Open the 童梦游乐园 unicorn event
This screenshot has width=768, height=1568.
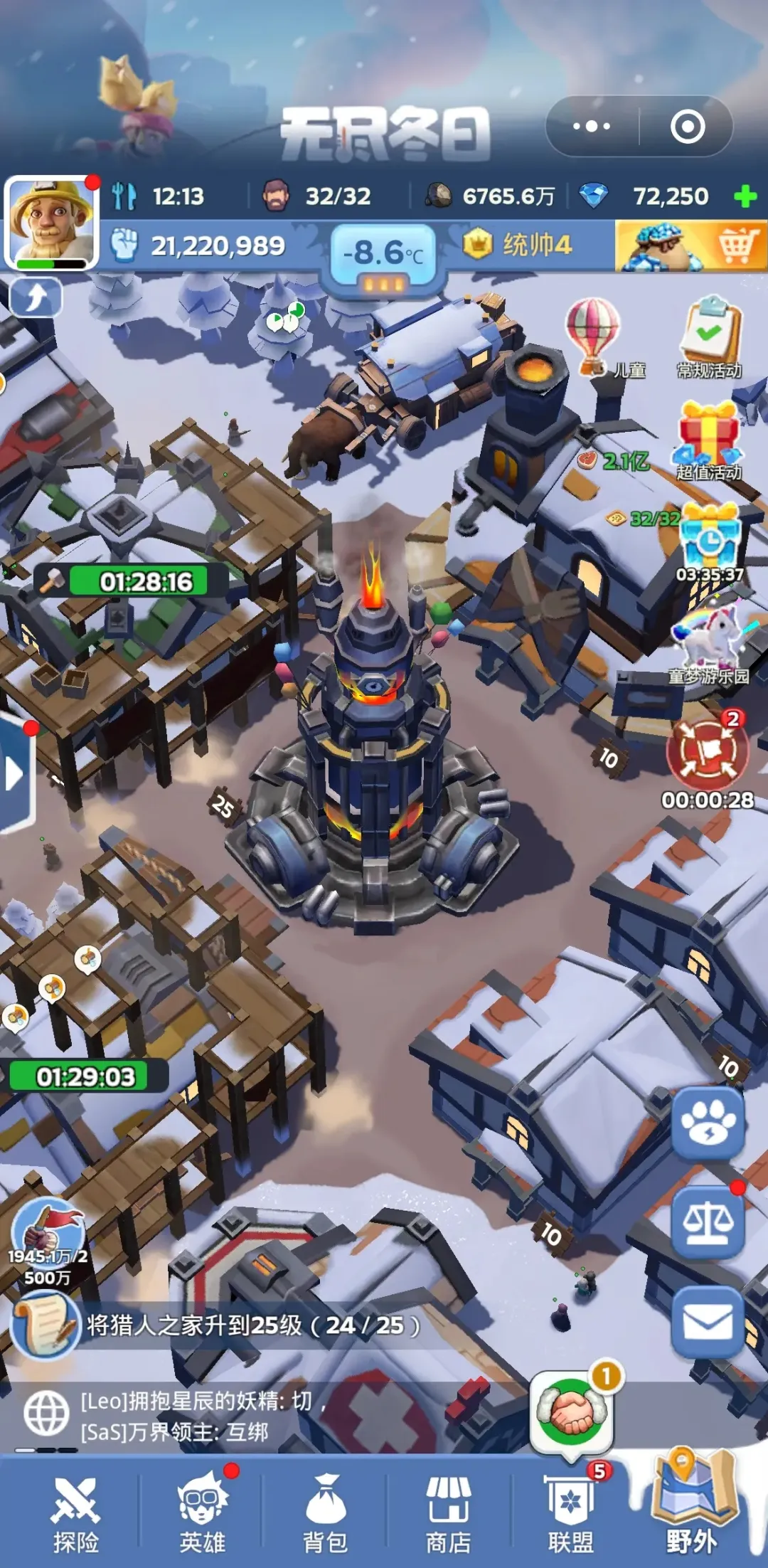[x=710, y=640]
